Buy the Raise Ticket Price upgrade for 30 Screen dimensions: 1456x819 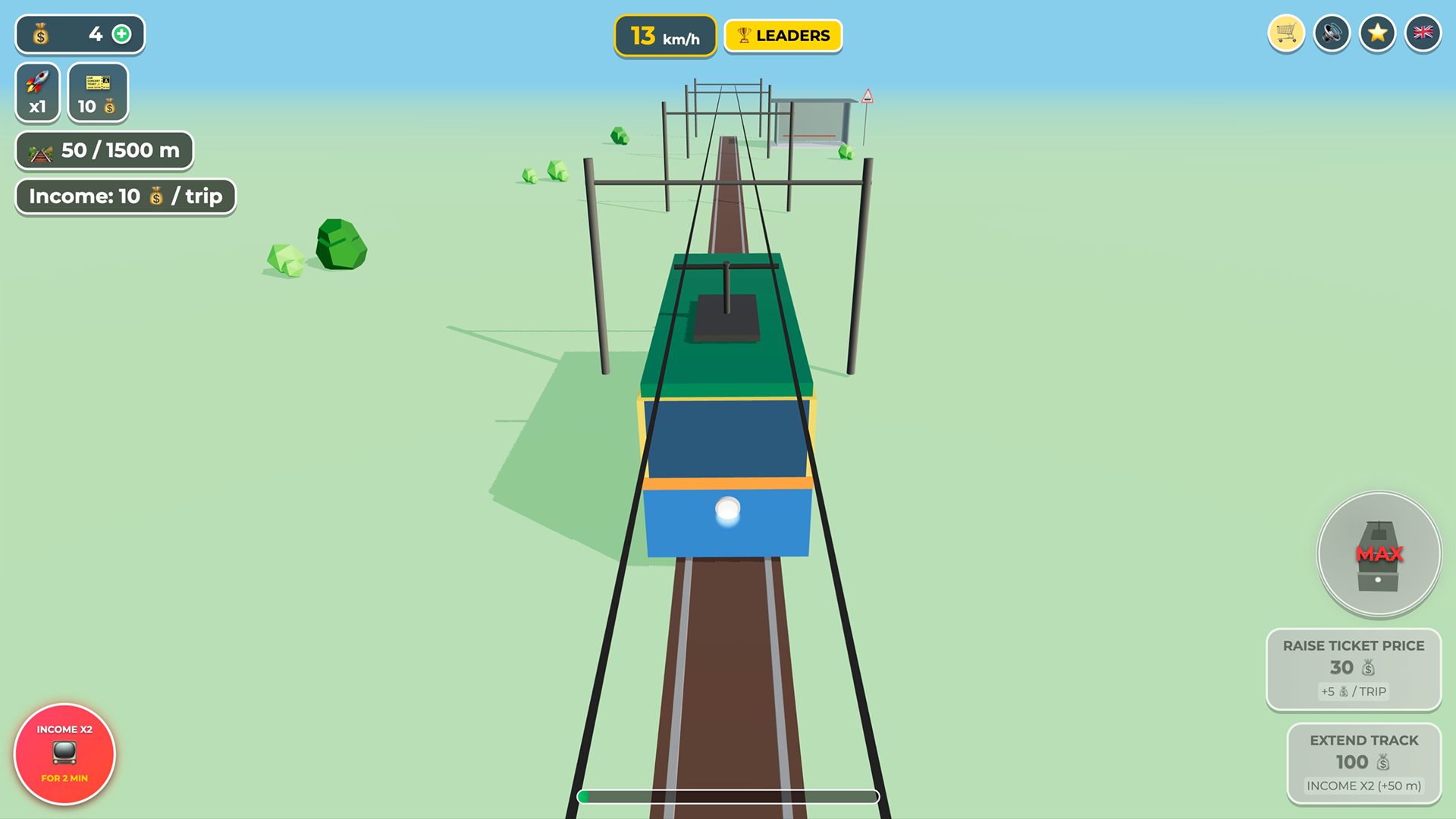pyautogui.click(x=1353, y=670)
